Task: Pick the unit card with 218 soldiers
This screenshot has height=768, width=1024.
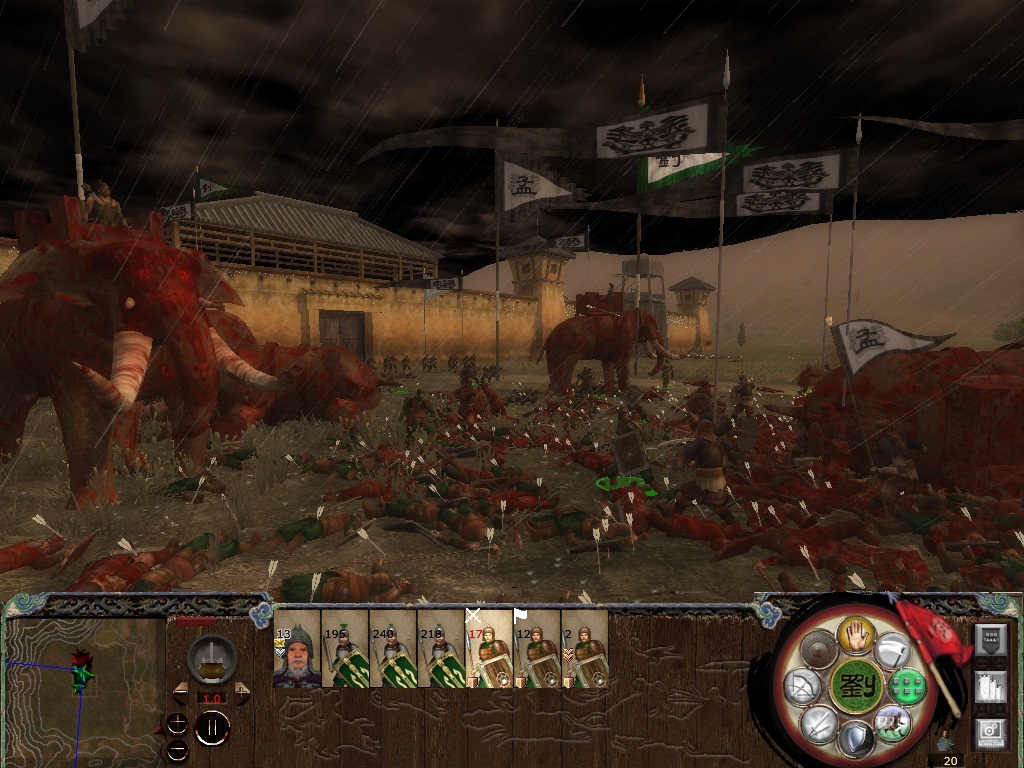Action: 441,649
